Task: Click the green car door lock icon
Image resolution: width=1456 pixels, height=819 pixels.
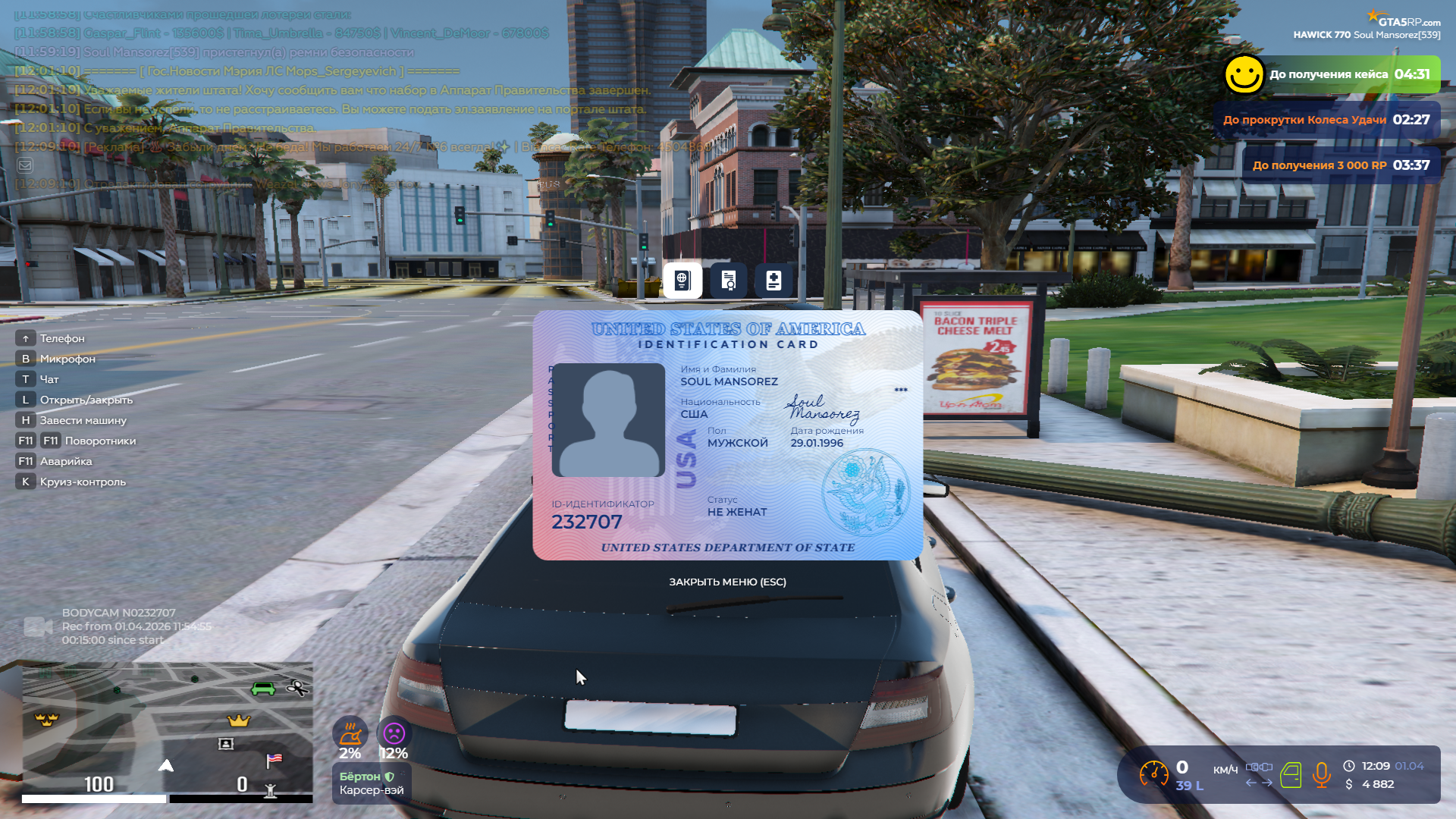Action: tap(1291, 774)
